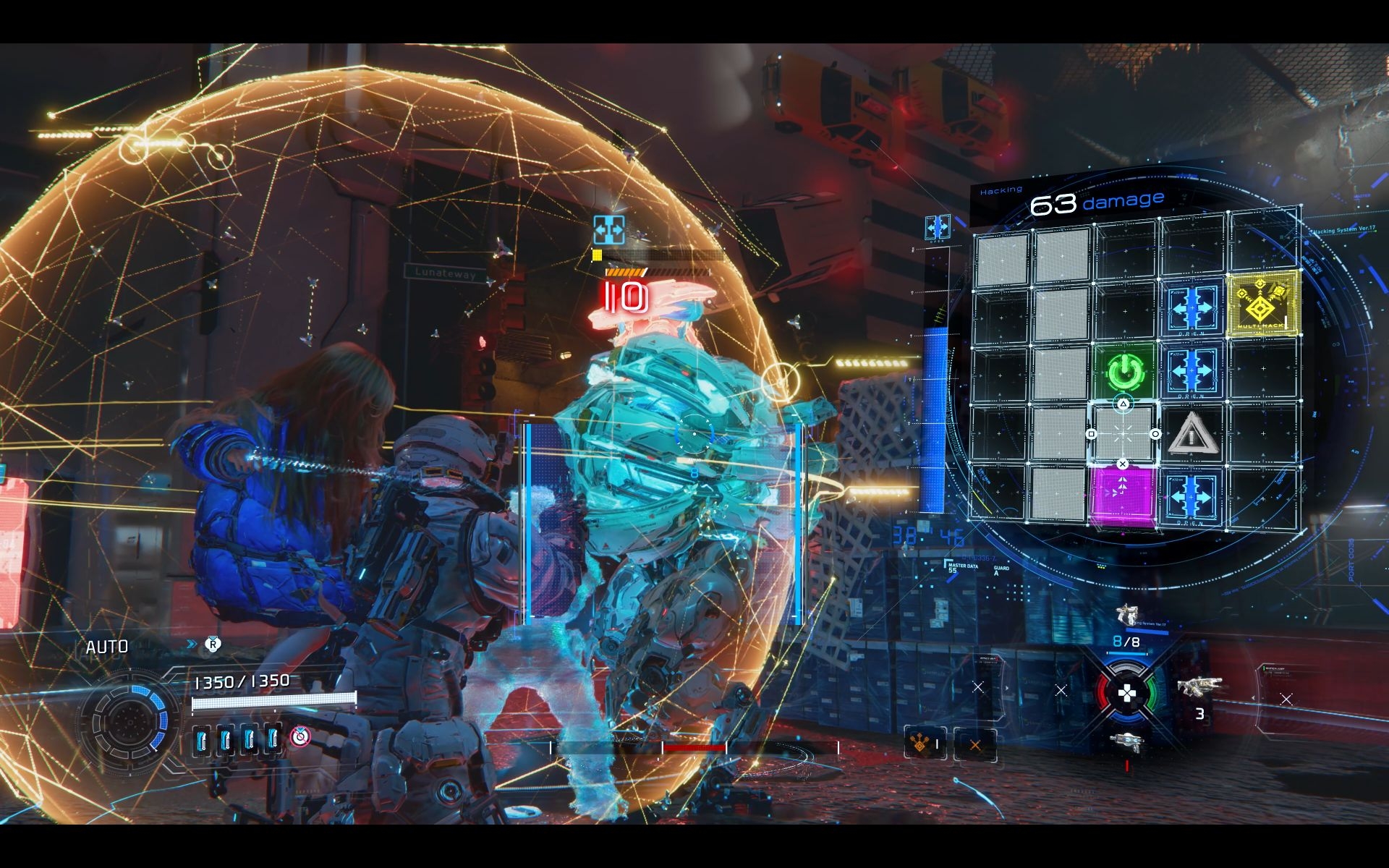Click the weapon wheel center hub

(1126, 694)
